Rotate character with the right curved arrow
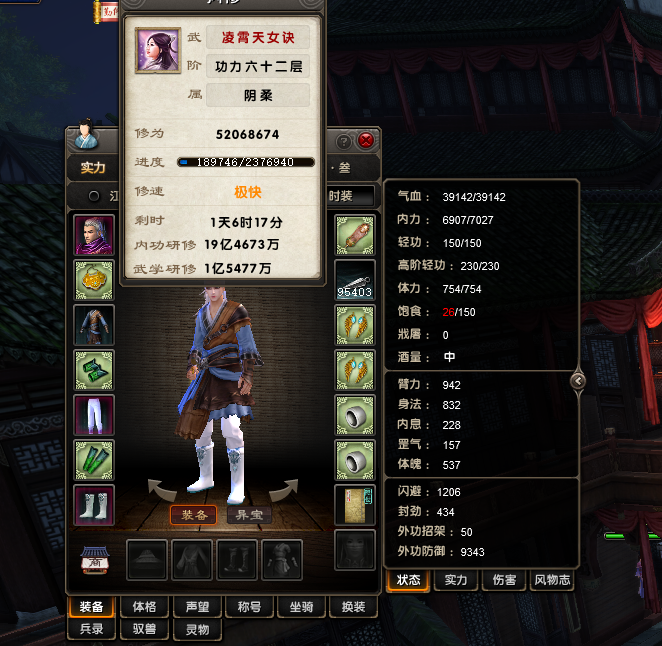 pyautogui.click(x=284, y=489)
